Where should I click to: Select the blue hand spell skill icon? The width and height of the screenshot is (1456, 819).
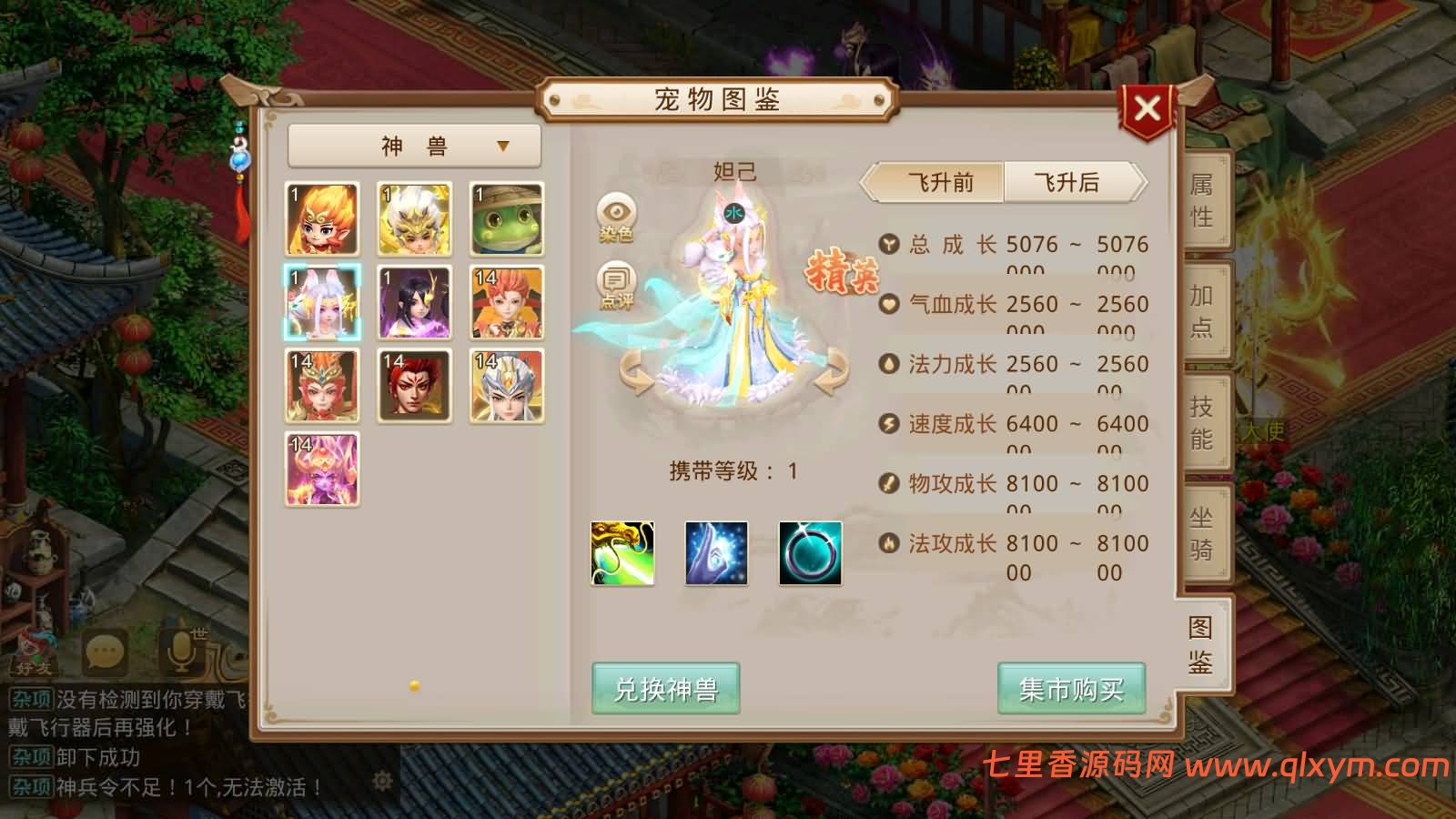tap(713, 553)
